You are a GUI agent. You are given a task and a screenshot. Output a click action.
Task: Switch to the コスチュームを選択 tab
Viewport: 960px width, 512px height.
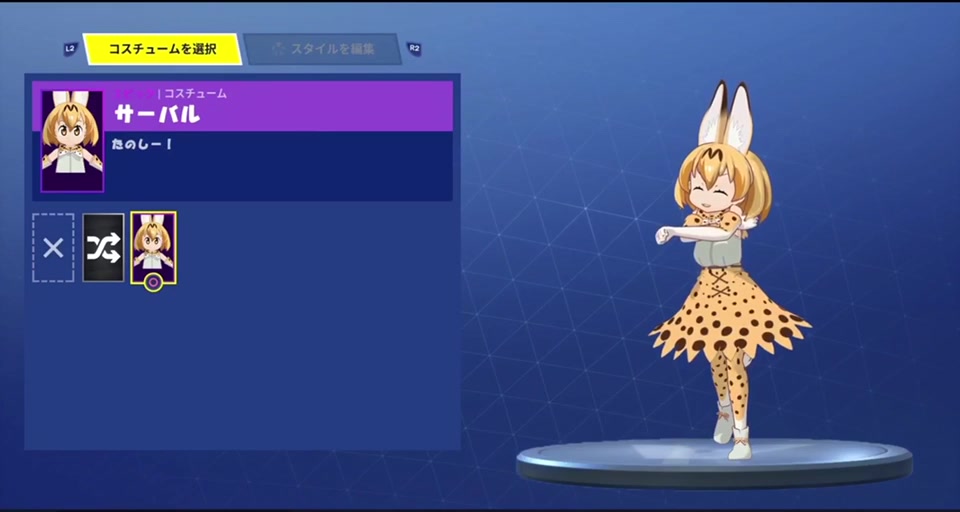click(x=162, y=48)
